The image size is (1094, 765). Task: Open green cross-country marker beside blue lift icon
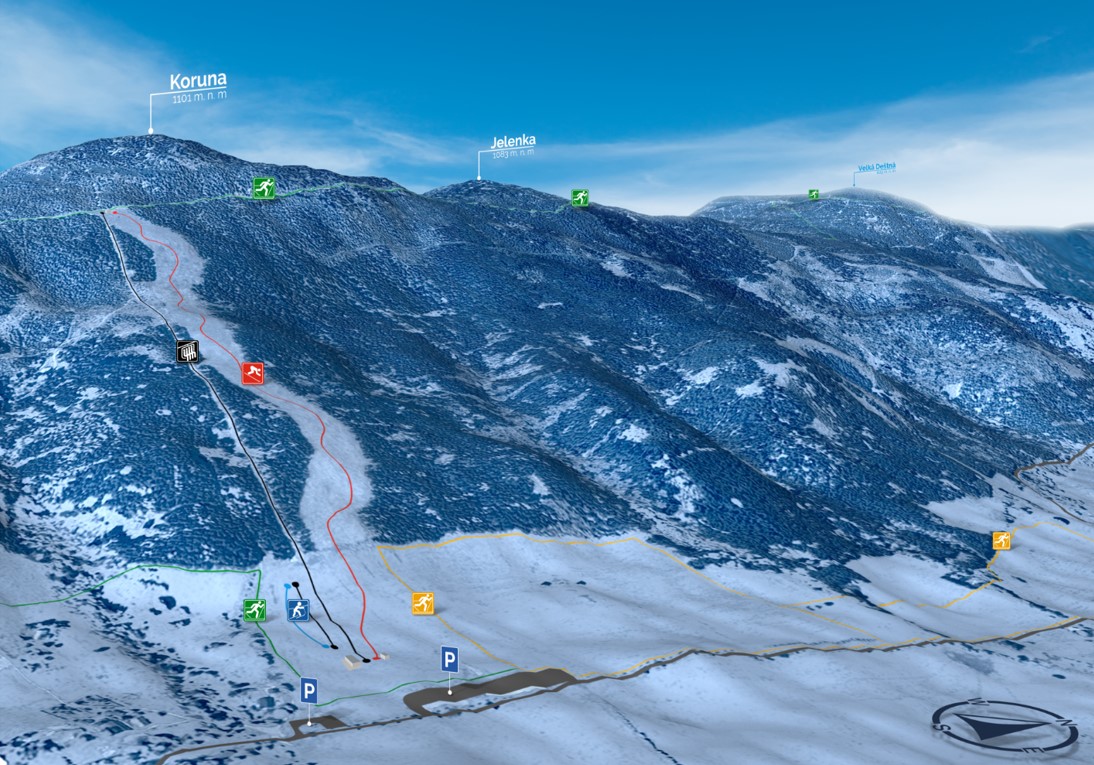click(x=255, y=609)
